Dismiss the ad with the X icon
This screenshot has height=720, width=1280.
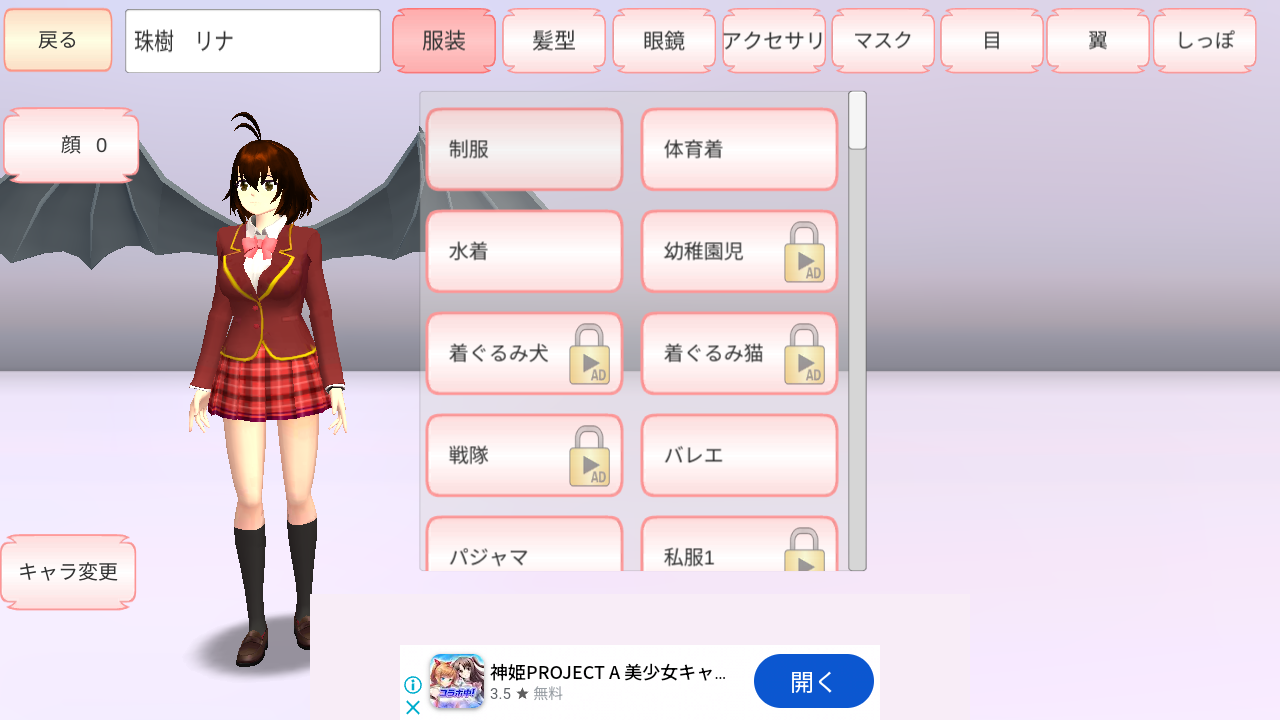pyautogui.click(x=412, y=707)
